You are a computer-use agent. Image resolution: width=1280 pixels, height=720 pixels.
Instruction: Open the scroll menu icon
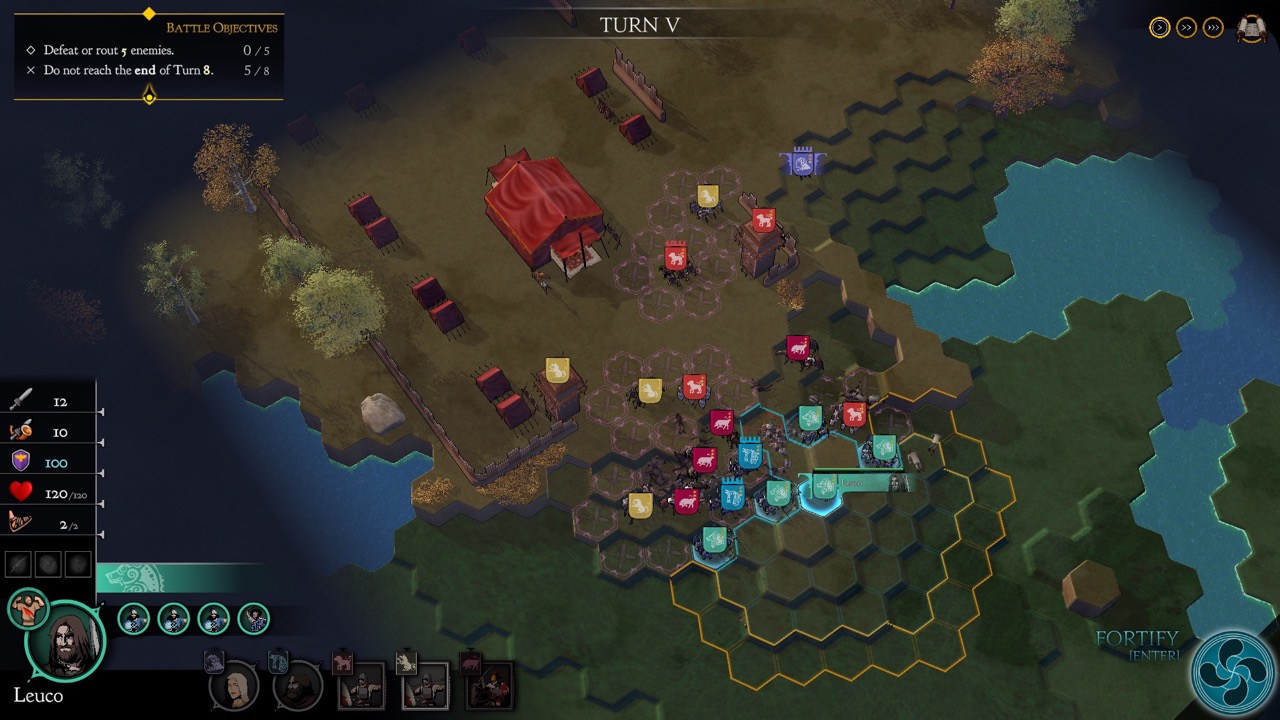[x=1251, y=28]
